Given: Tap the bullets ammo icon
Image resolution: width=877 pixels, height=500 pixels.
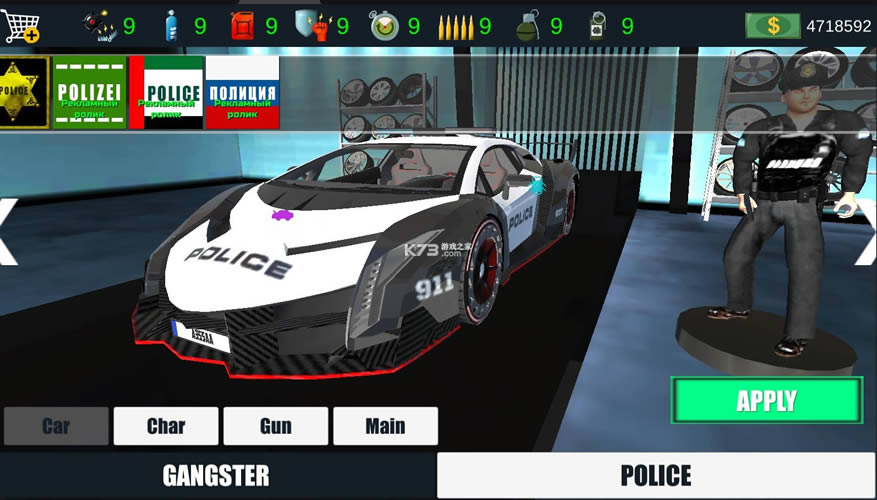Looking at the screenshot, I should 455,26.
